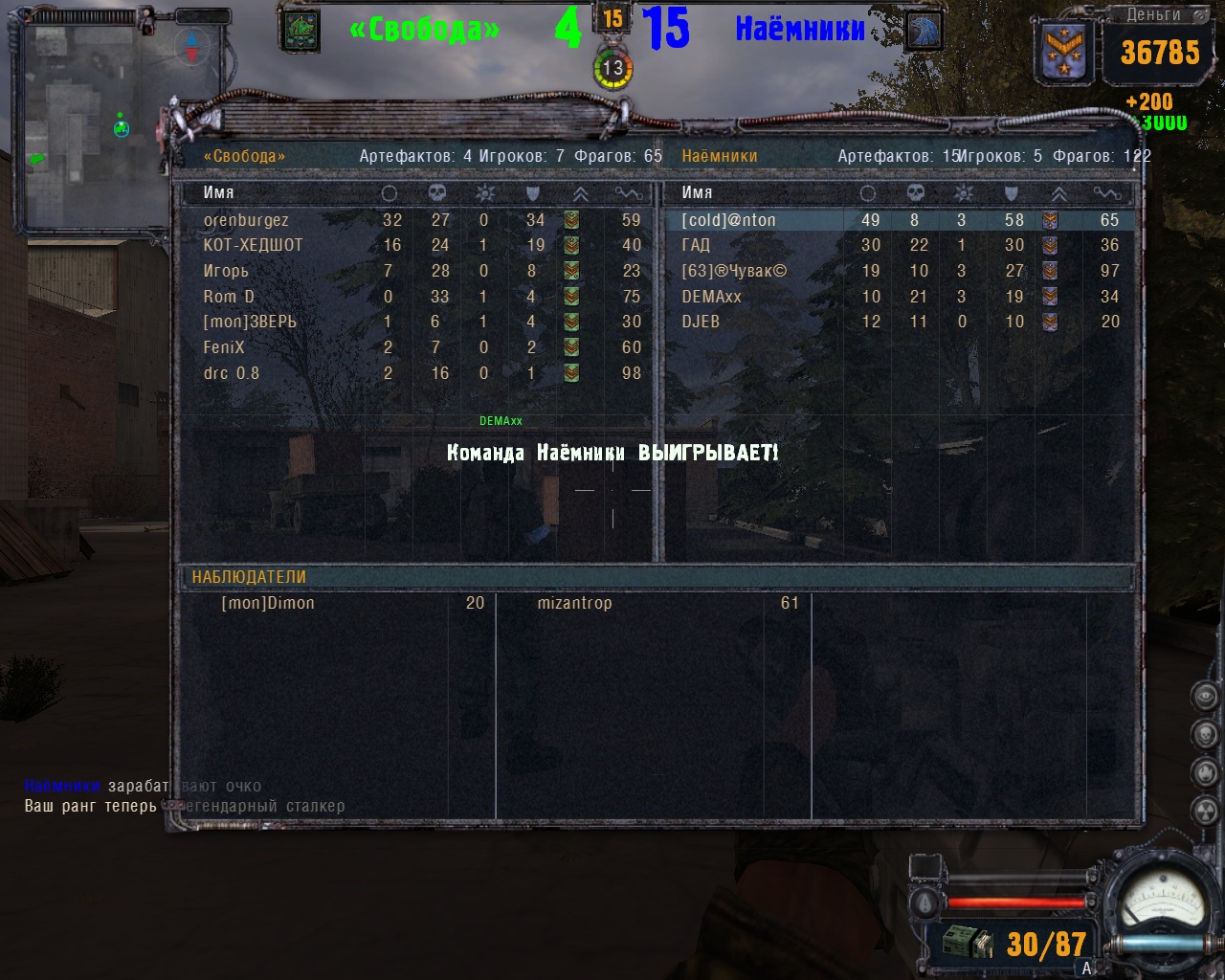
Task: Pick the DJEB player row
Action: point(701,322)
